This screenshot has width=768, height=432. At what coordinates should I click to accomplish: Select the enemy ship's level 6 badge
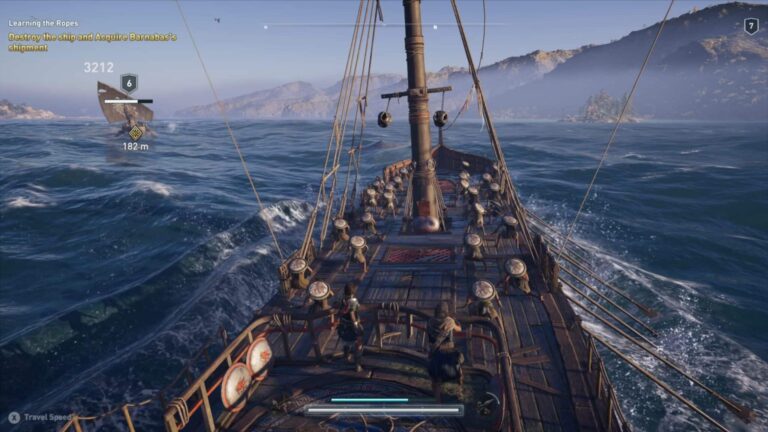[128, 83]
